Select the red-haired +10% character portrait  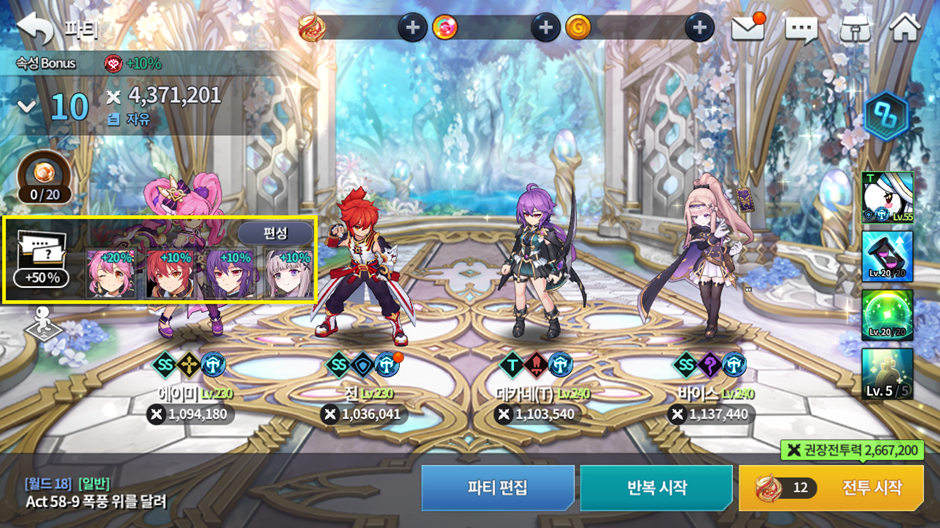pyautogui.click(x=171, y=274)
